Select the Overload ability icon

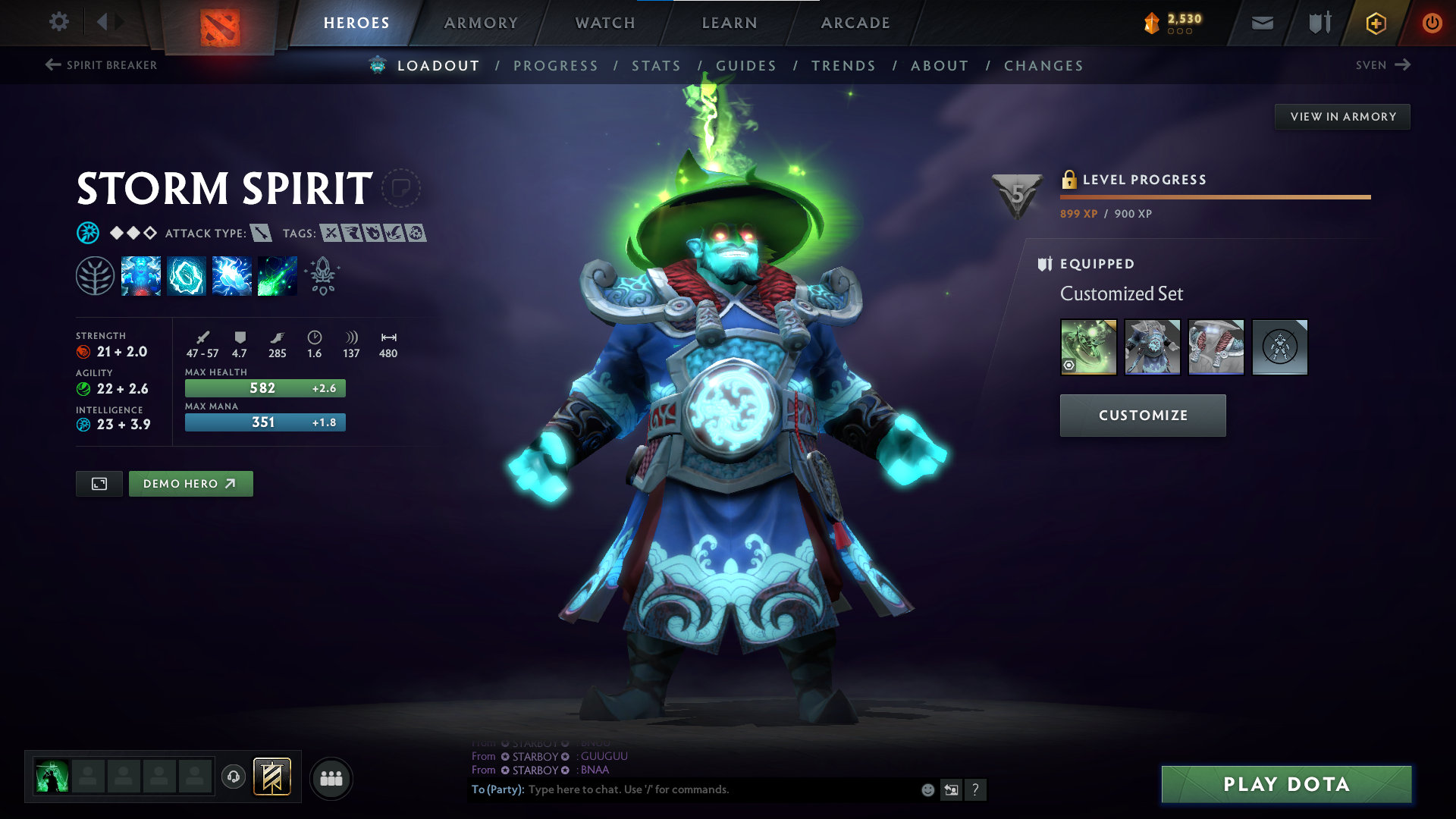(x=231, y=275)
